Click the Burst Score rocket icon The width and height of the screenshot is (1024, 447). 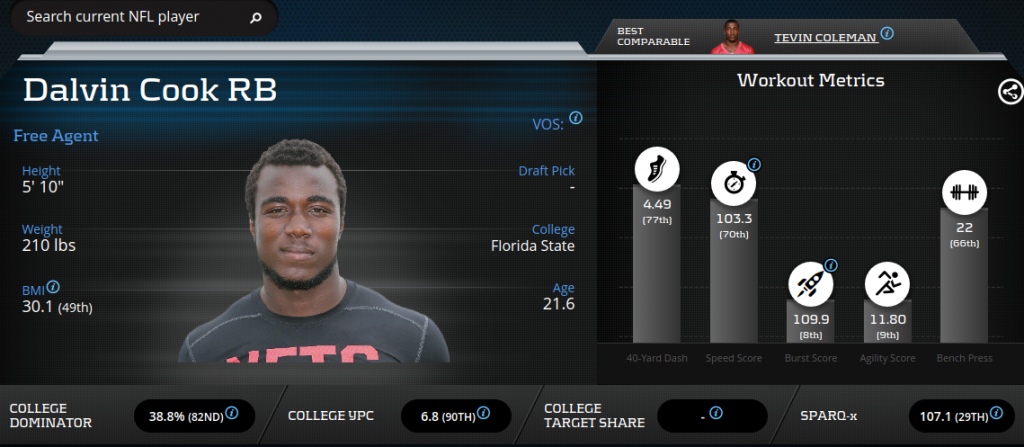click(809, 283)
